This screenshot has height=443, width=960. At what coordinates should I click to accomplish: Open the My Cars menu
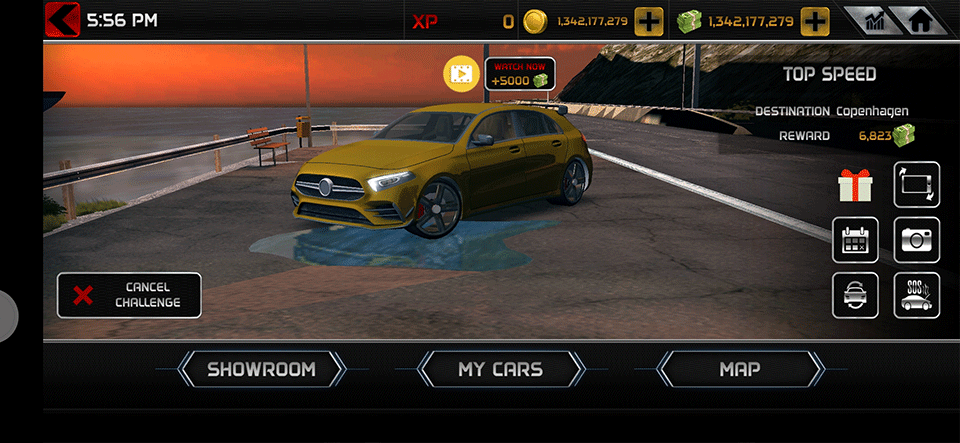click(500, 369)
